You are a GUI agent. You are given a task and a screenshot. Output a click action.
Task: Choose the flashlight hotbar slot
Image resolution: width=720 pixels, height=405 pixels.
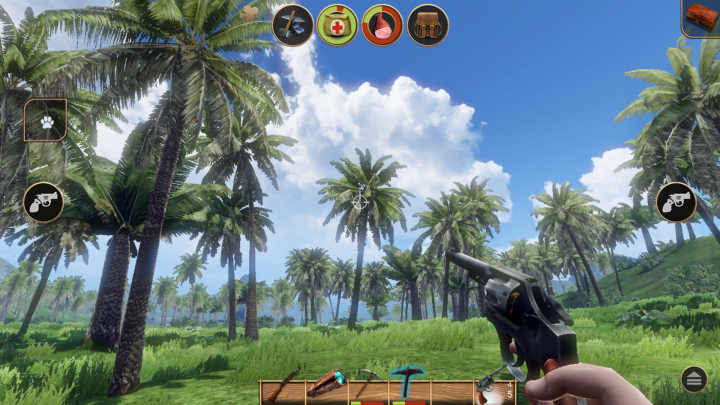pos(325,386)
